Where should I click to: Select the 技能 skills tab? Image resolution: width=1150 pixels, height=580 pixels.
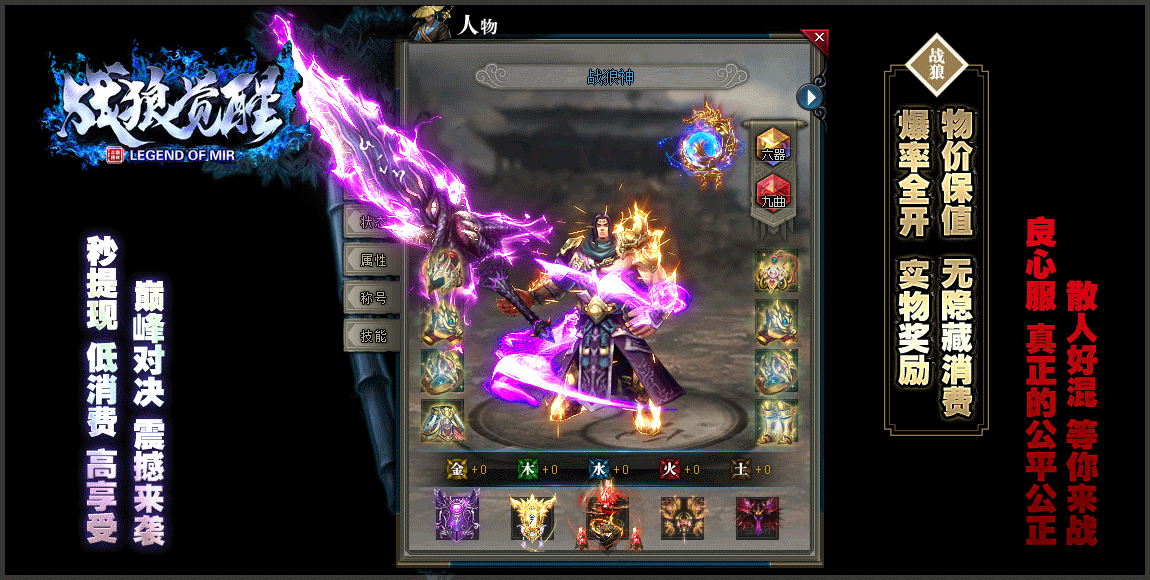coord(372,335)
